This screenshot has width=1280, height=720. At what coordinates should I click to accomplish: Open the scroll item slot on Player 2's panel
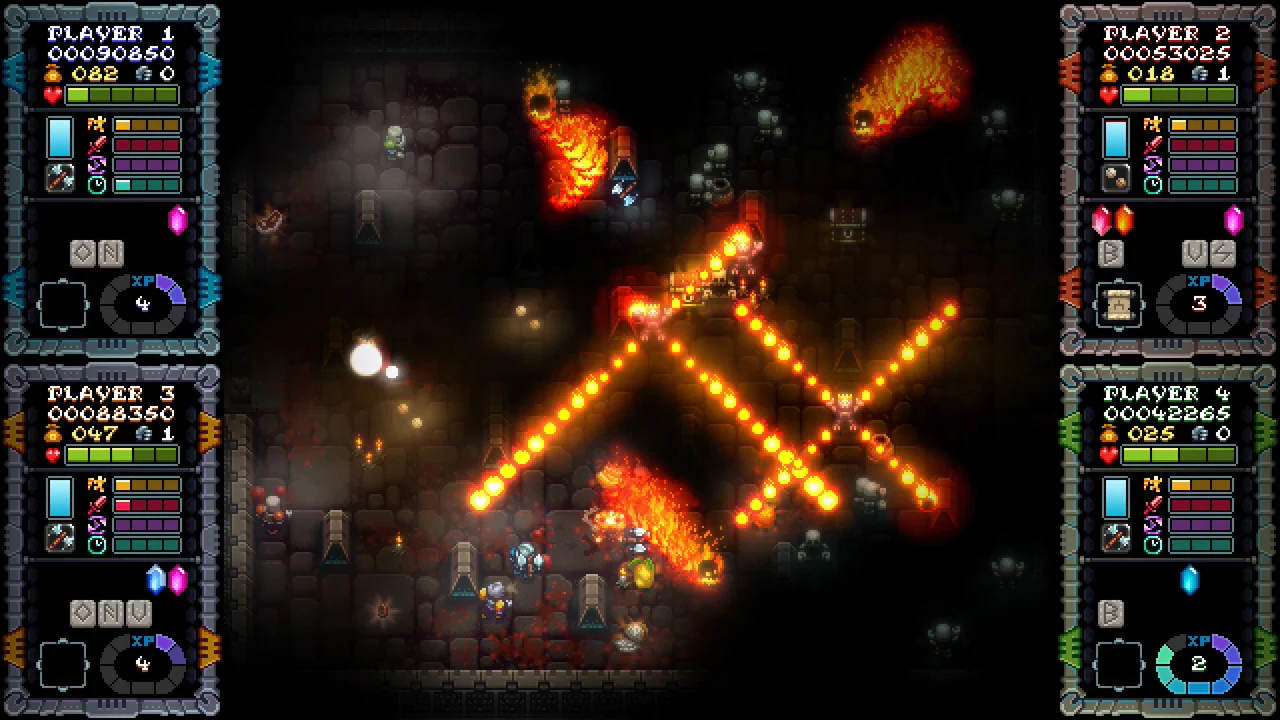(x=1118, y=302)
